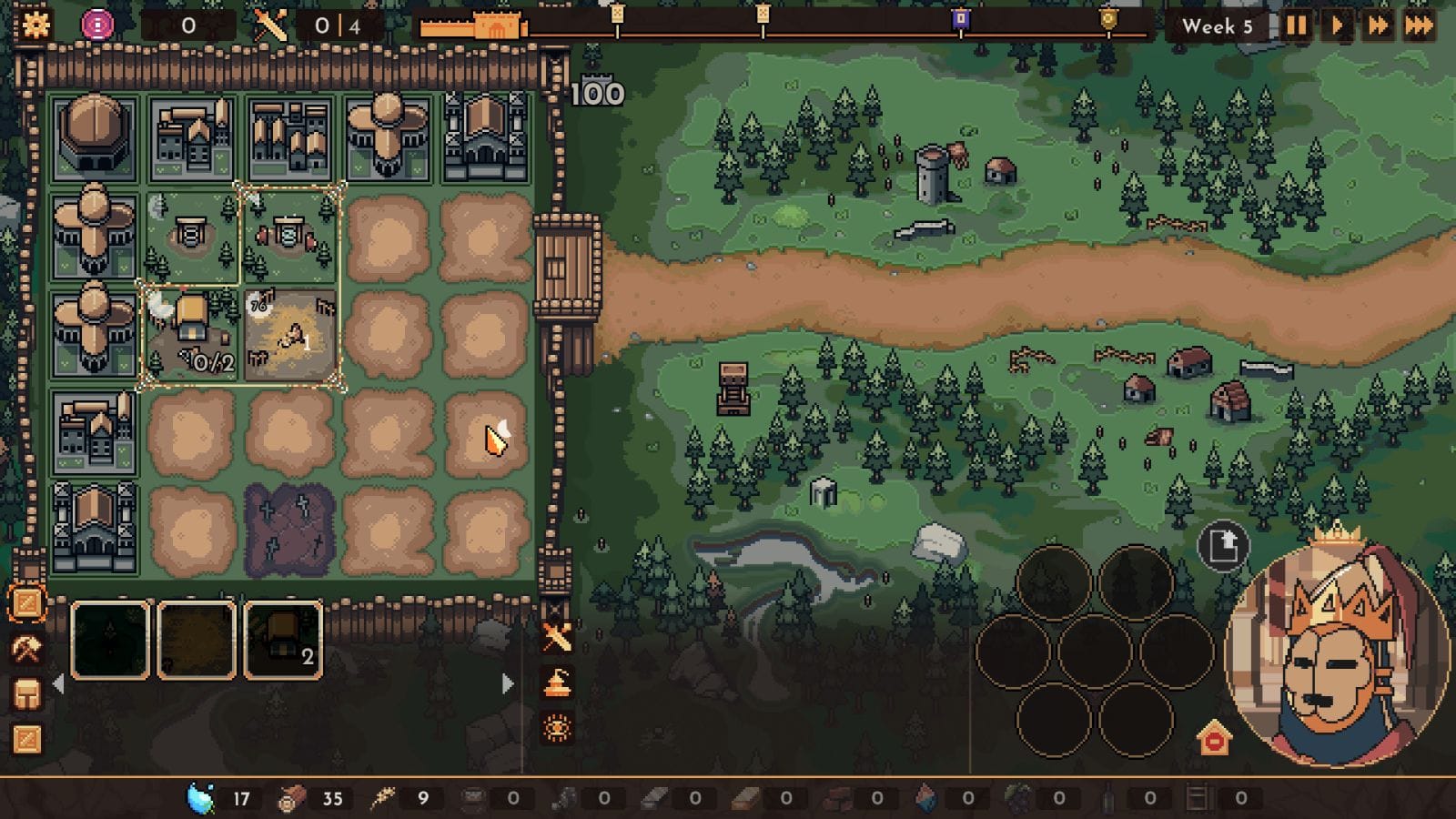Set game speed to normal play
Screen dimensions: 1456x819
[x=1337, y=25]
